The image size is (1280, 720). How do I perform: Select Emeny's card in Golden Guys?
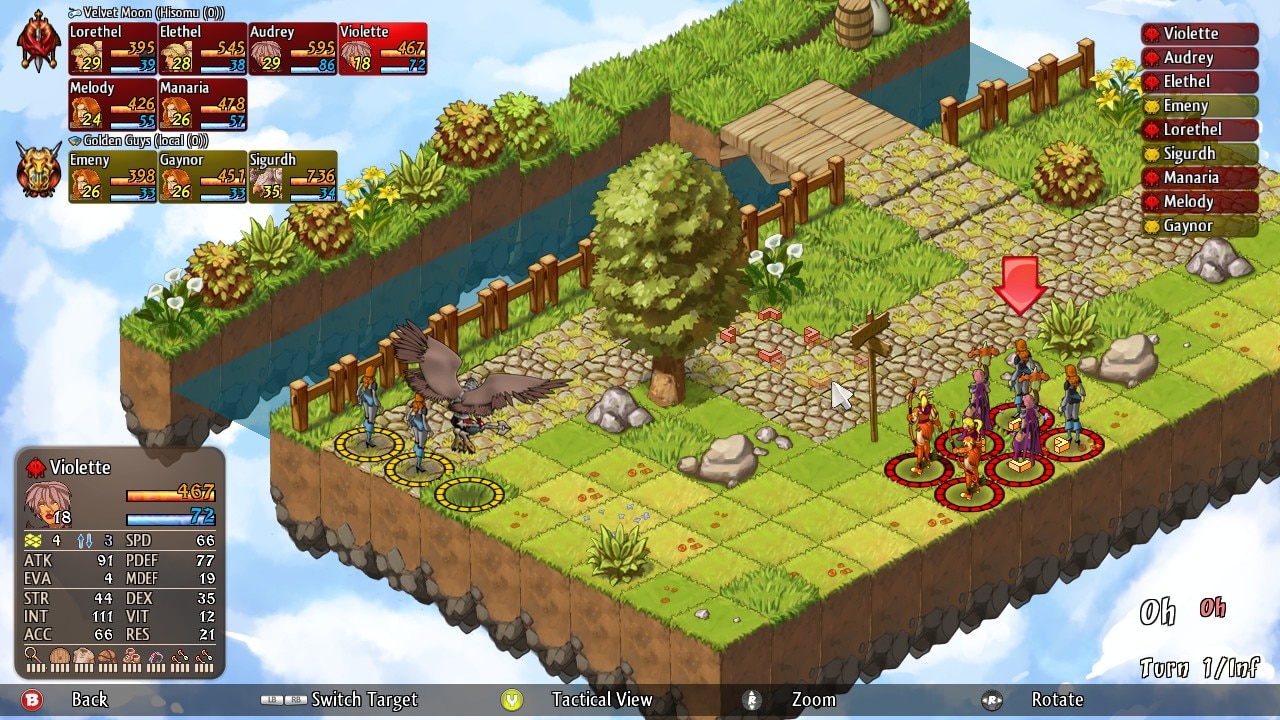[x=113, y=177]
